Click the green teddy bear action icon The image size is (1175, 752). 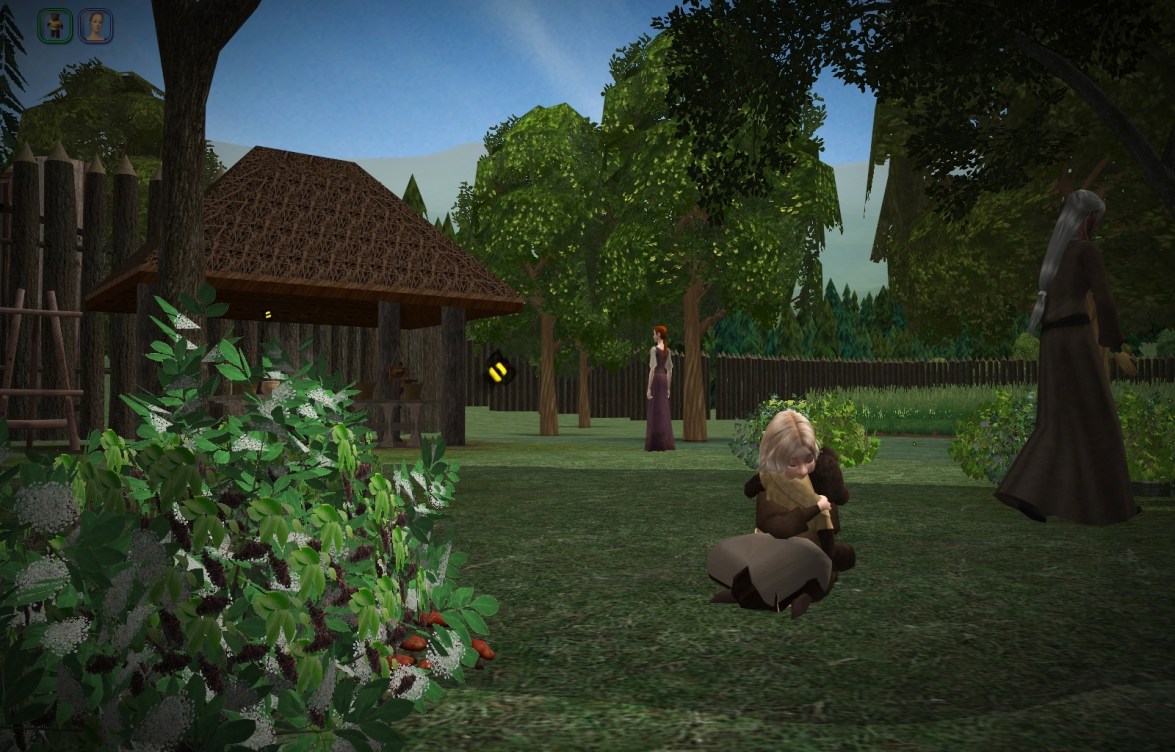(x=55, y=26)
